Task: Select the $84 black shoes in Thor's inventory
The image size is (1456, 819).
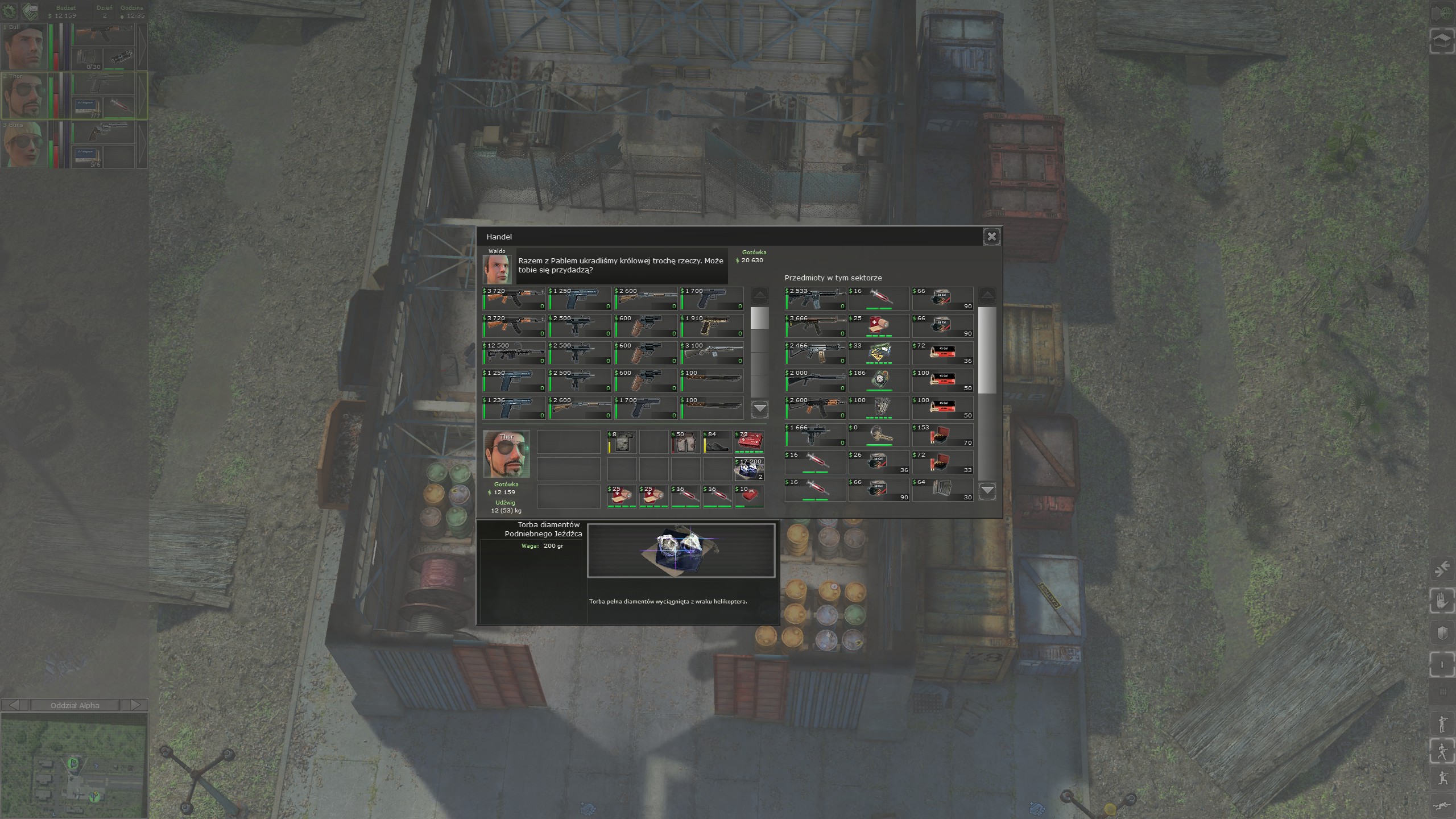Action: pos(717,442)
